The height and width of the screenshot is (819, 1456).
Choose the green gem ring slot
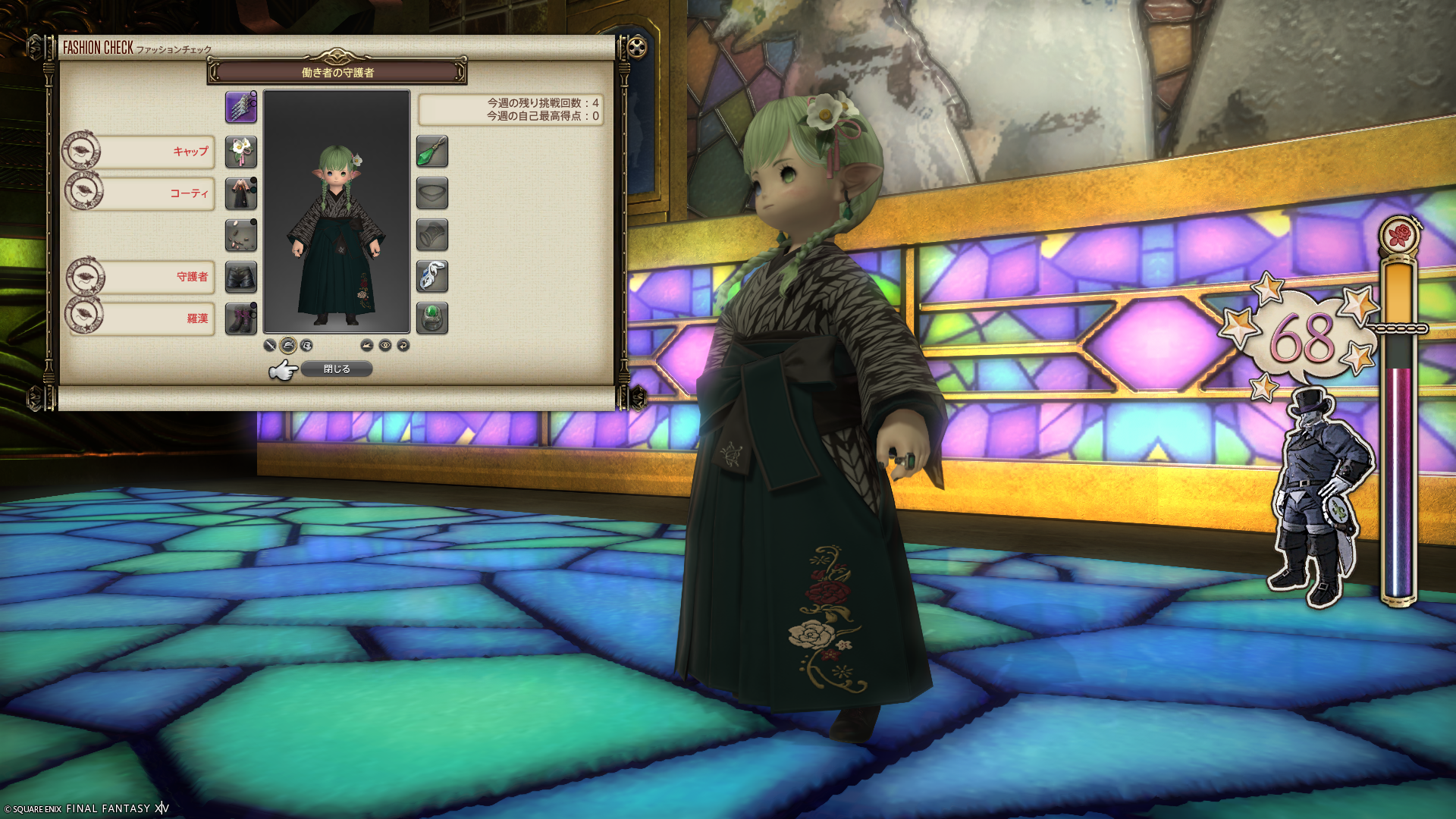coord(432,318)
